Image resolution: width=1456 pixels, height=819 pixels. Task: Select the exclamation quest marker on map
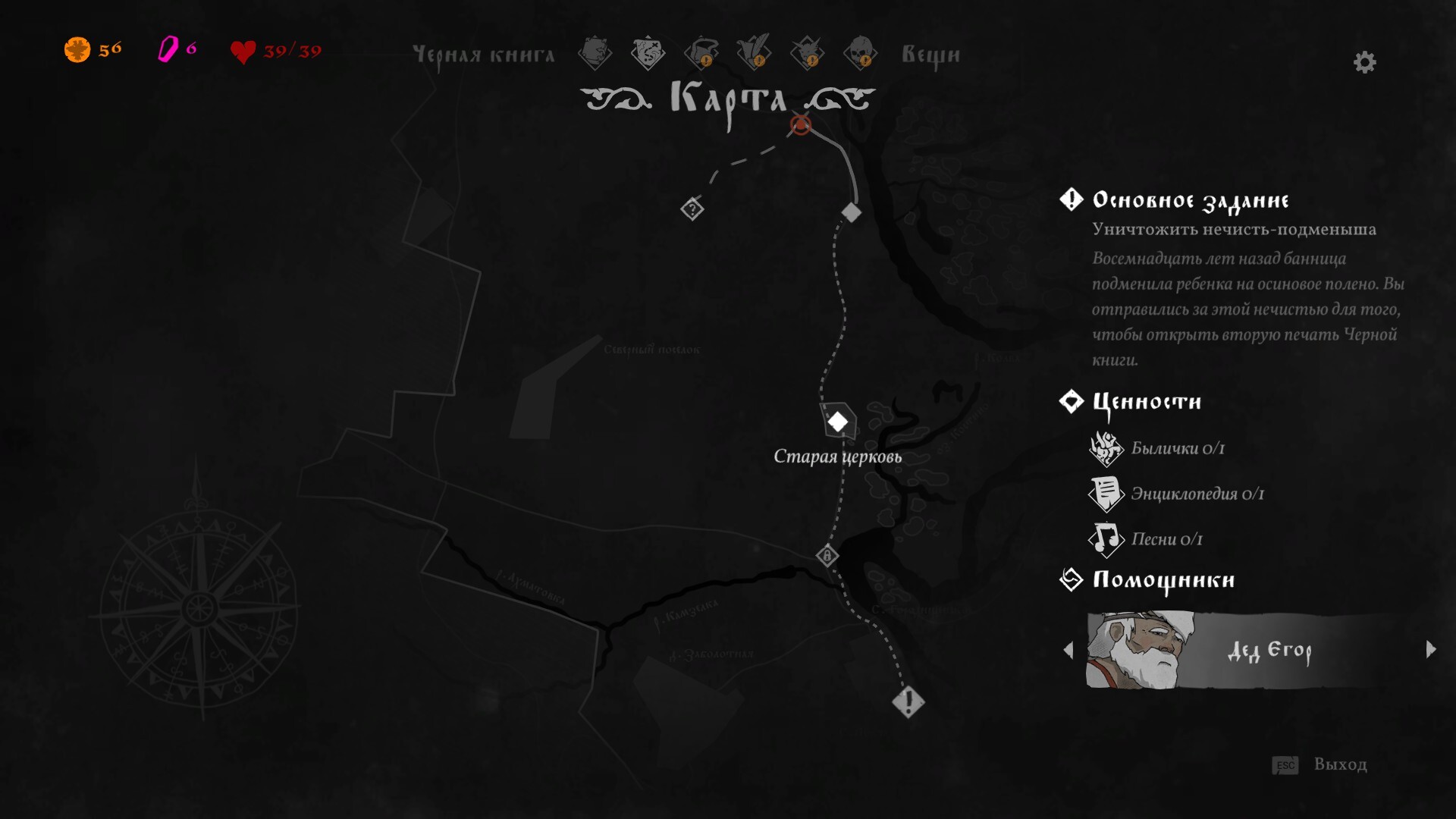coord(908,701)
